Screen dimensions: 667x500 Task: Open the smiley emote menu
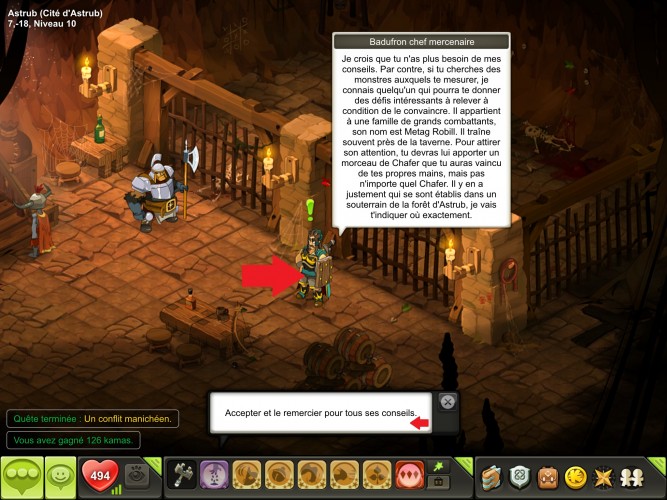pos(62,477)
